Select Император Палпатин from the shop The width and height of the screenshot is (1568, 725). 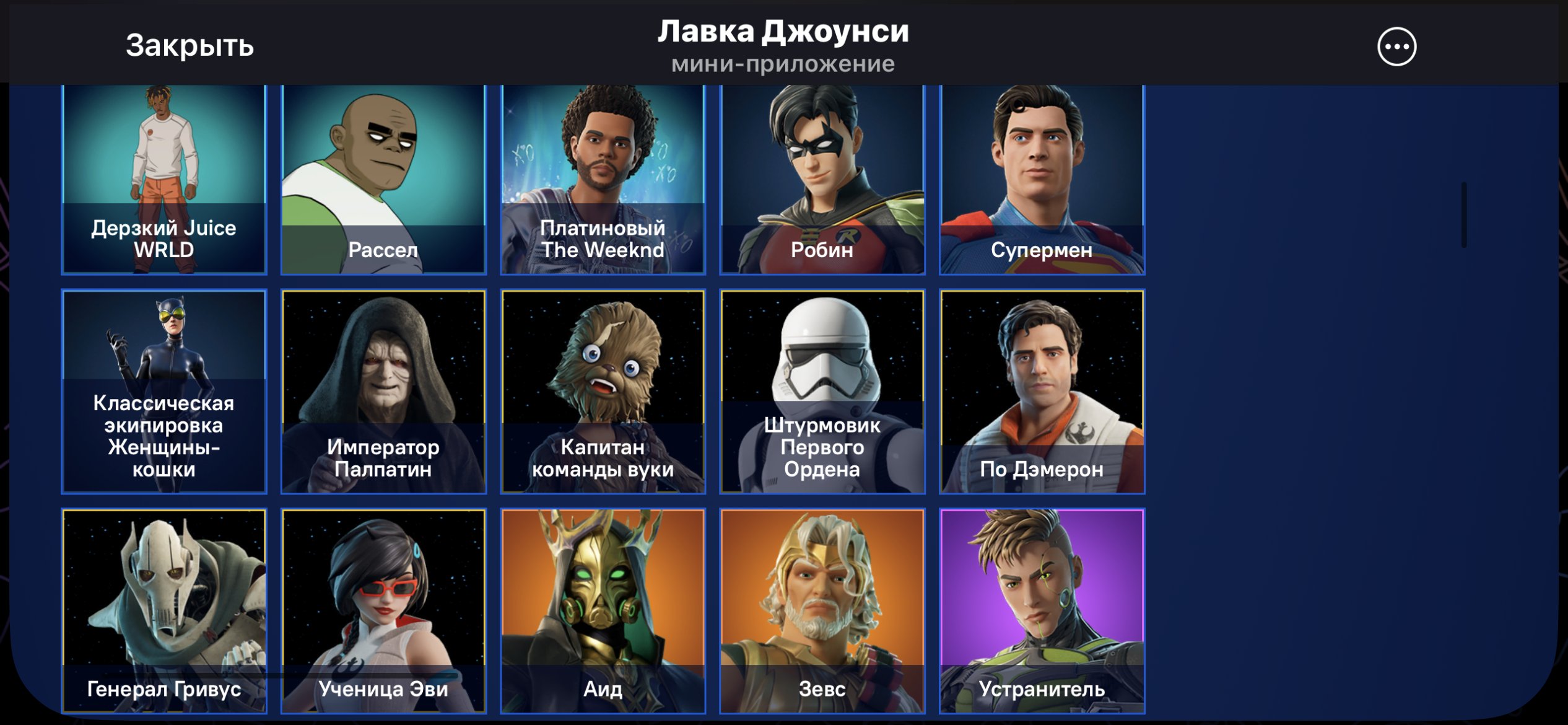click(x=384, y=390)
